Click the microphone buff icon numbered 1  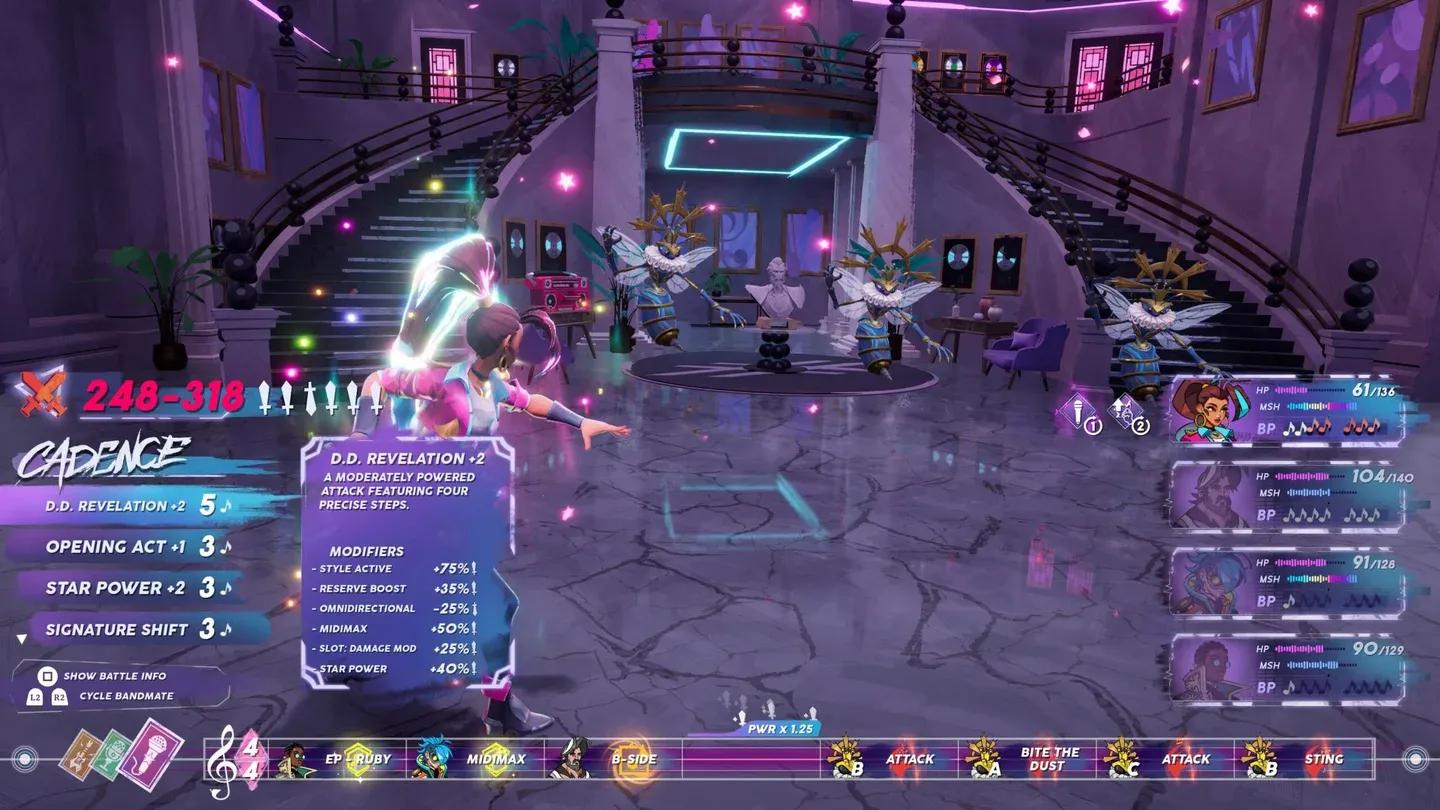[1077, 410]
